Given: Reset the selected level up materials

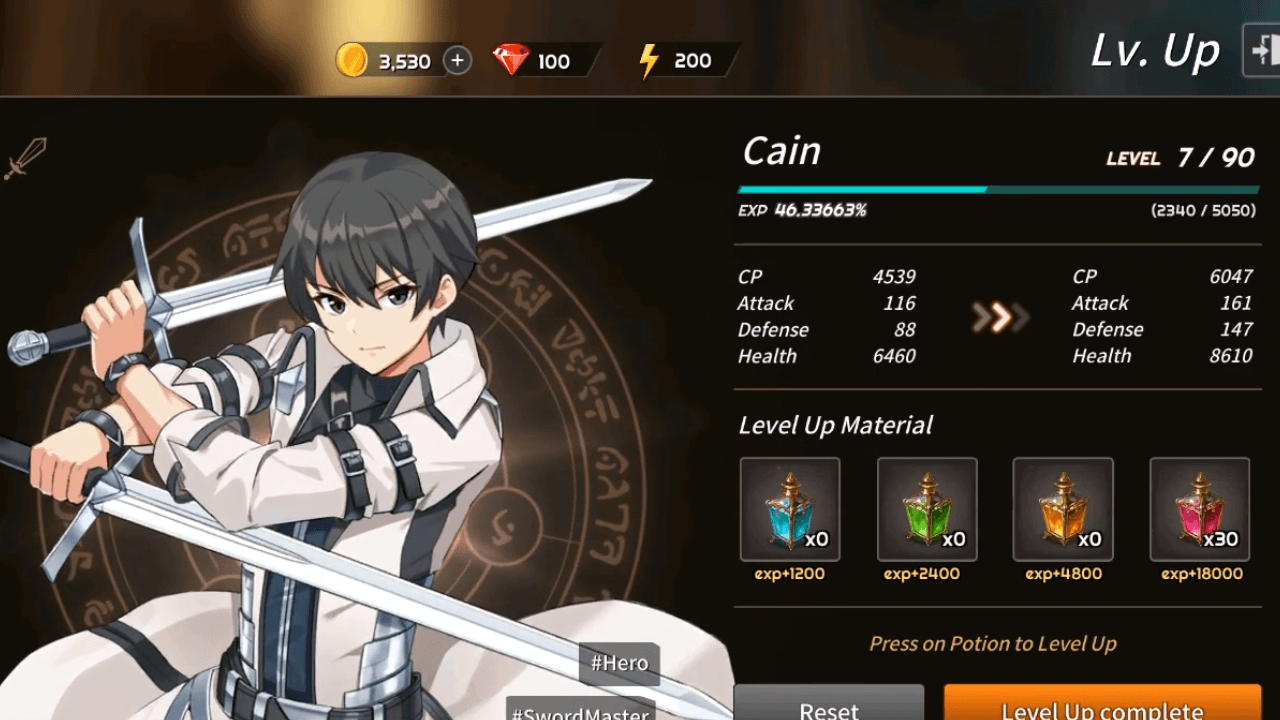Looking at the screenshot, I should click(x=829, y=704).
